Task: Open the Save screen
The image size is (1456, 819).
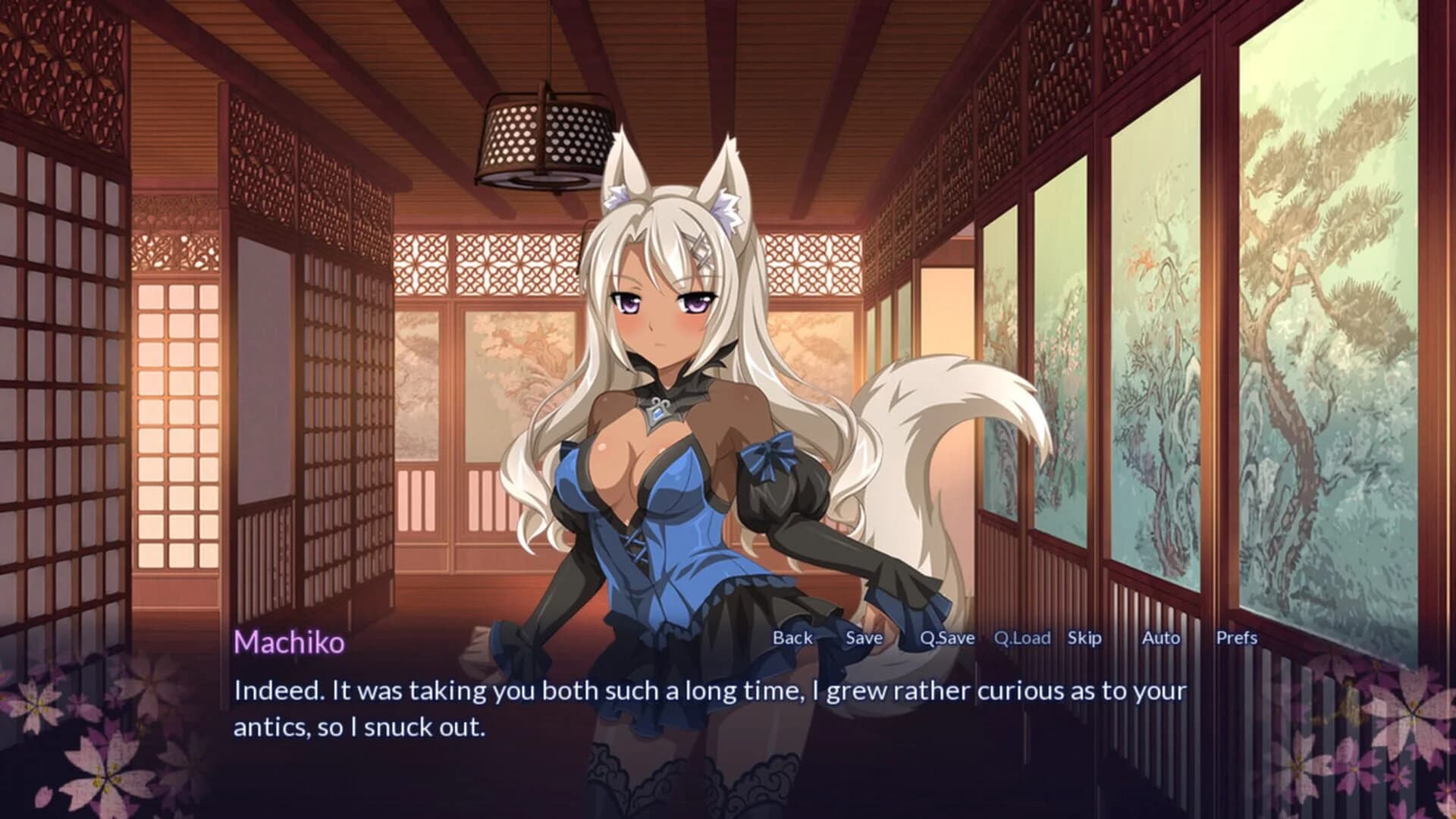Action: [862, 638]
